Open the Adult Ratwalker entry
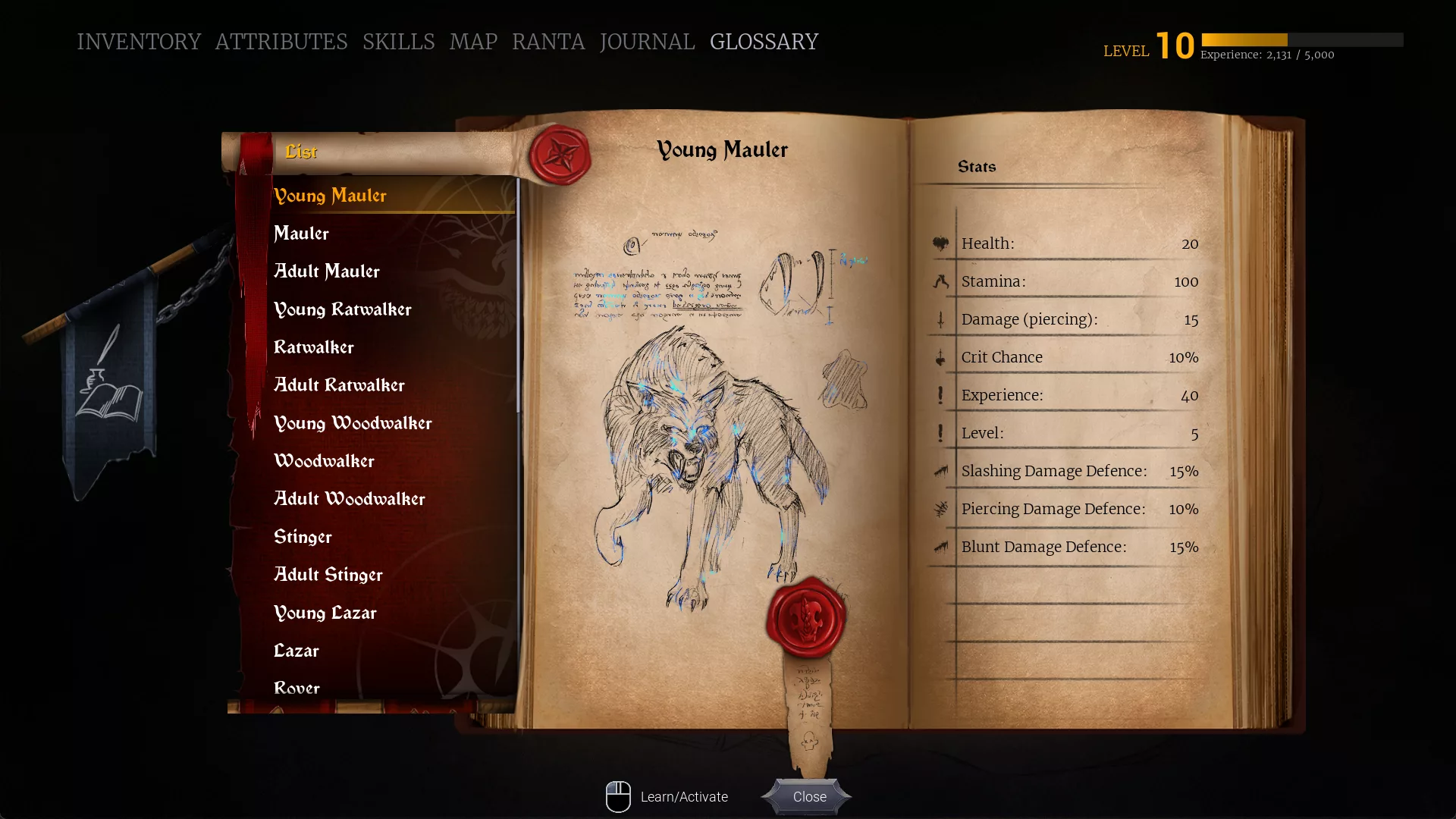 pyautogui.click(x=340, y=385)
